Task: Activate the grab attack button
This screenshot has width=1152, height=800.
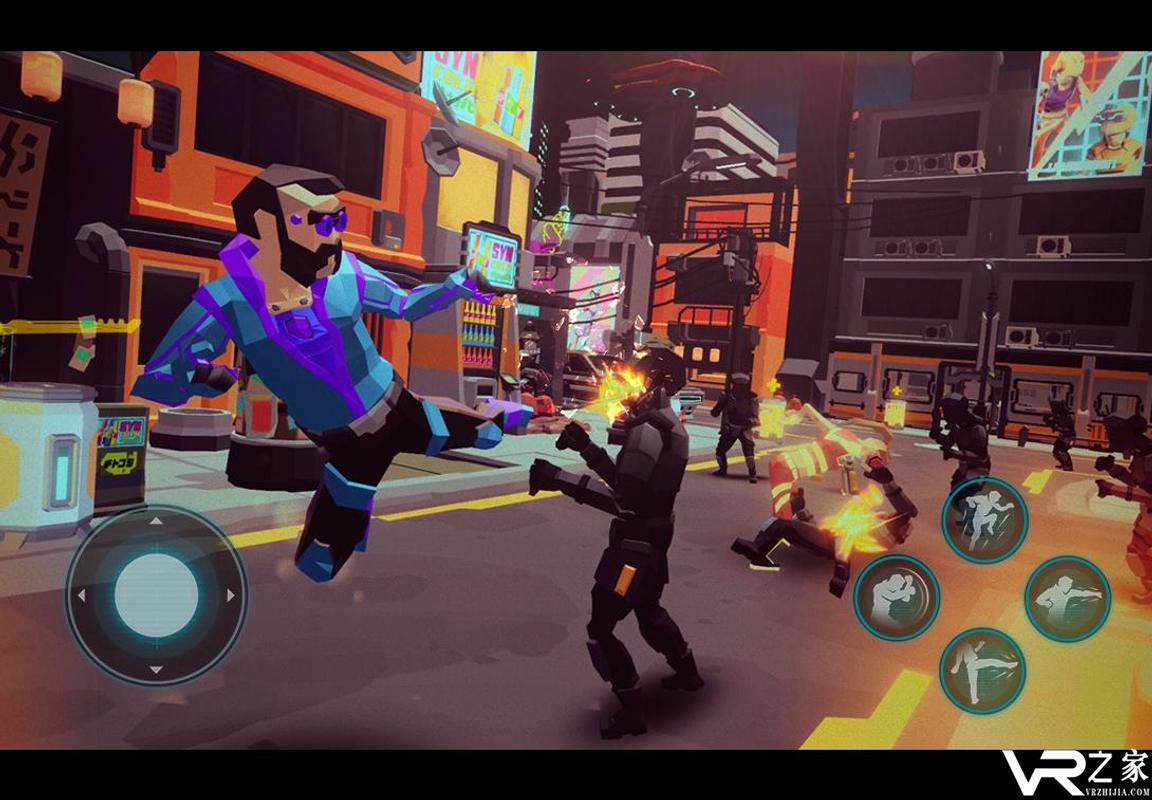Action: point(896,597)
